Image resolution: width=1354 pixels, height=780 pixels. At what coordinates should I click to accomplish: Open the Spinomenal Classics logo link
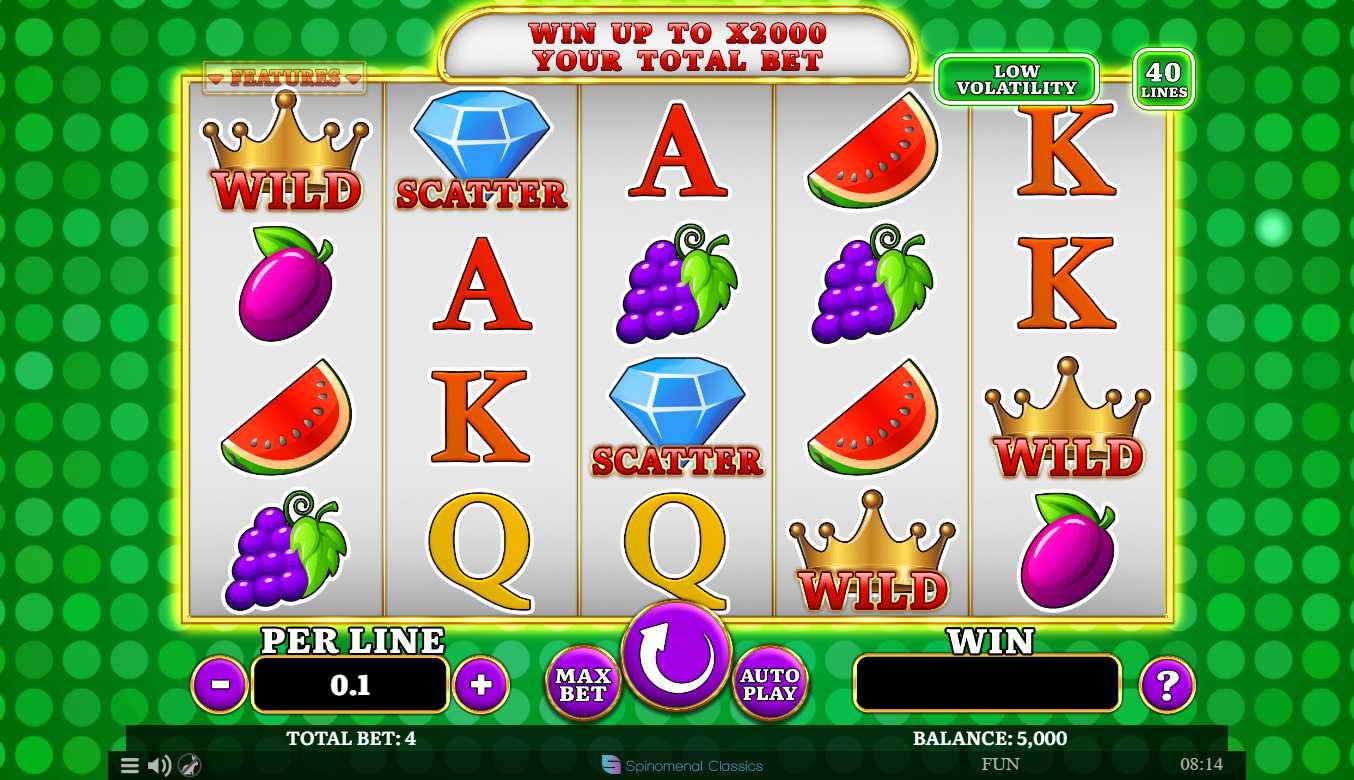[682, 766]
